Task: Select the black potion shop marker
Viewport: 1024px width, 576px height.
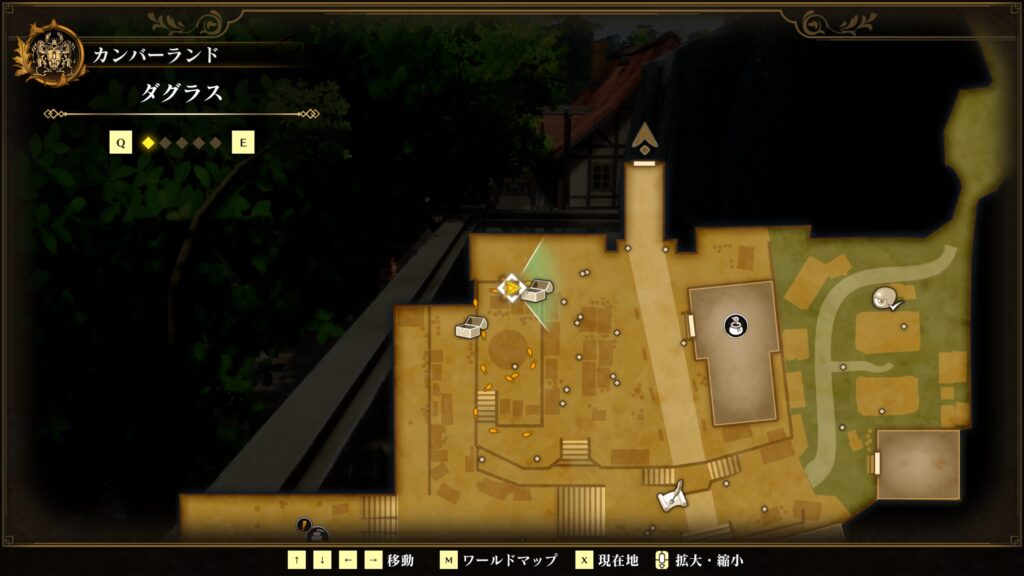Action: [x=735, y=325]
